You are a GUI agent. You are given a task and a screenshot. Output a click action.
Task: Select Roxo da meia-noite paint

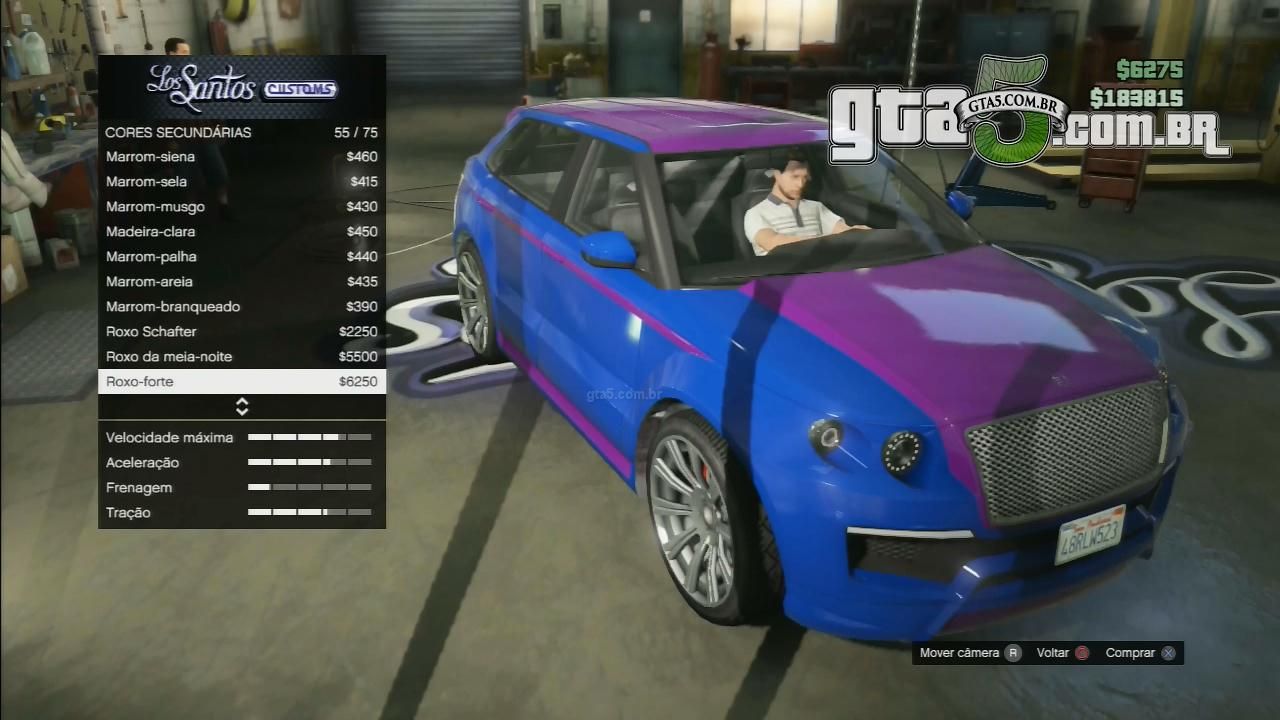241,357
